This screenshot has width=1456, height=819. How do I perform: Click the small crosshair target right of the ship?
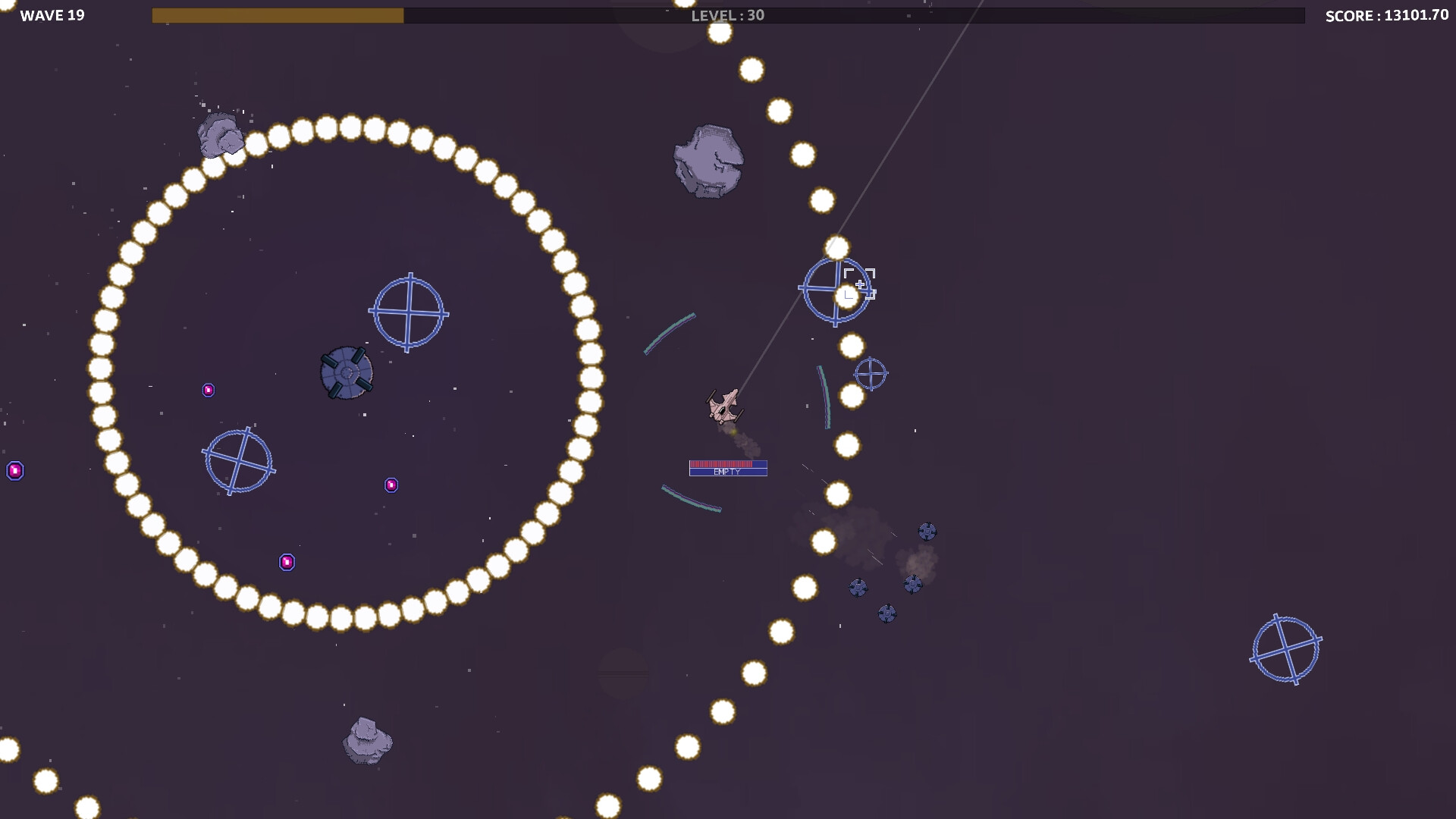click(871, 373)
